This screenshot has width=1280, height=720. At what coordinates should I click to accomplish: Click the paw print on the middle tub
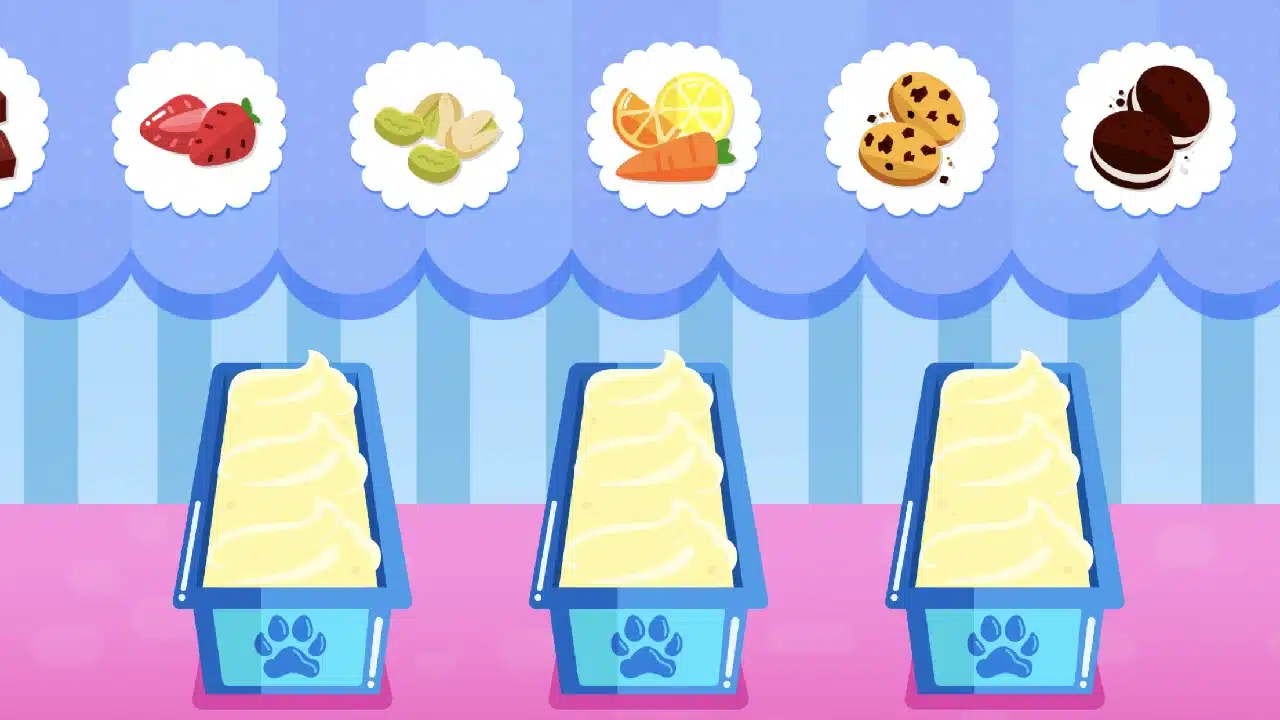(x=650, y=645)
